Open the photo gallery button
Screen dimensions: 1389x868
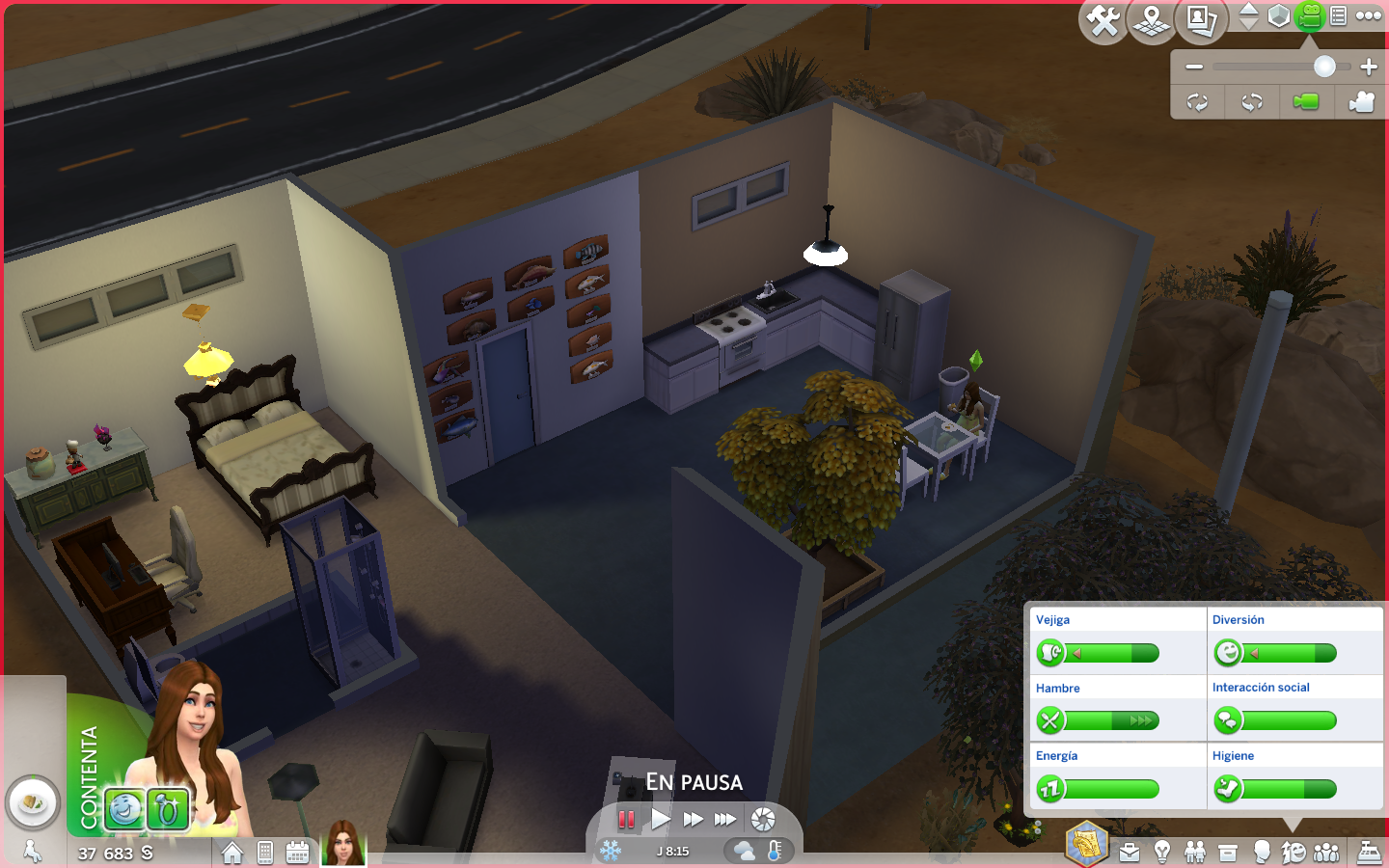tap(1201, 20)
